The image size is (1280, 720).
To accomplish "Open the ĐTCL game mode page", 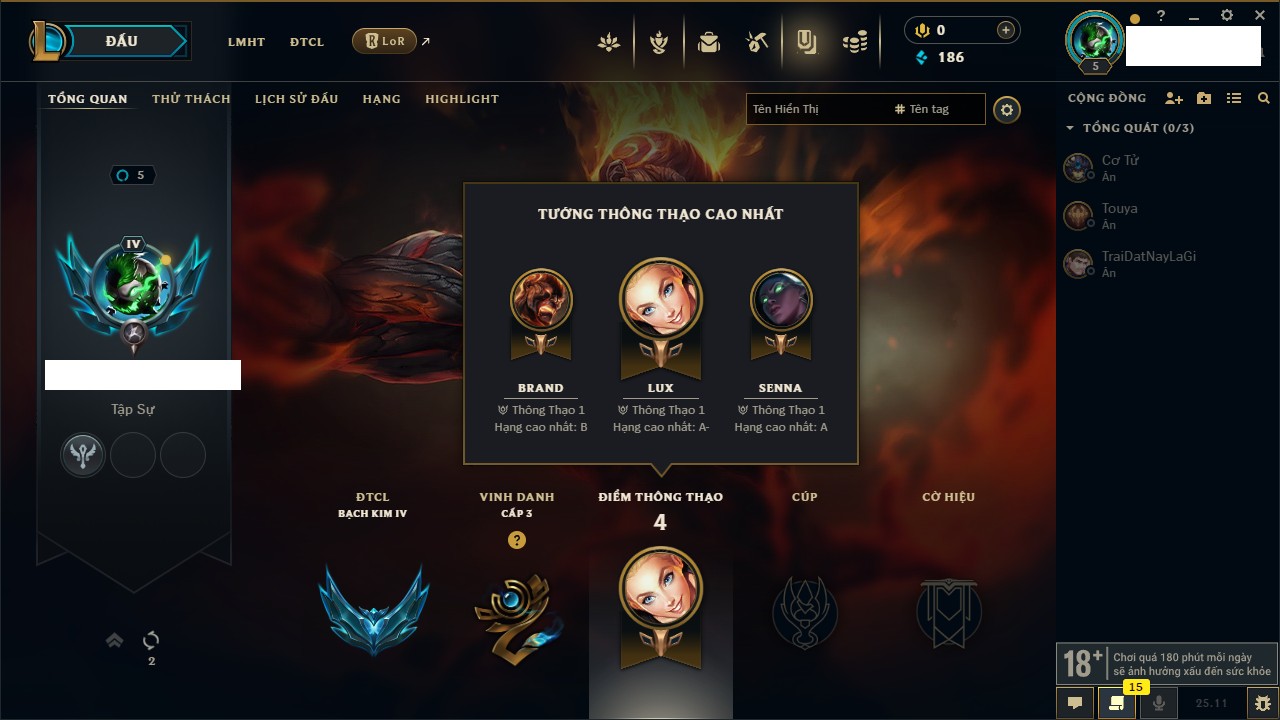I will pyautogui.click(x=307, y=42).
